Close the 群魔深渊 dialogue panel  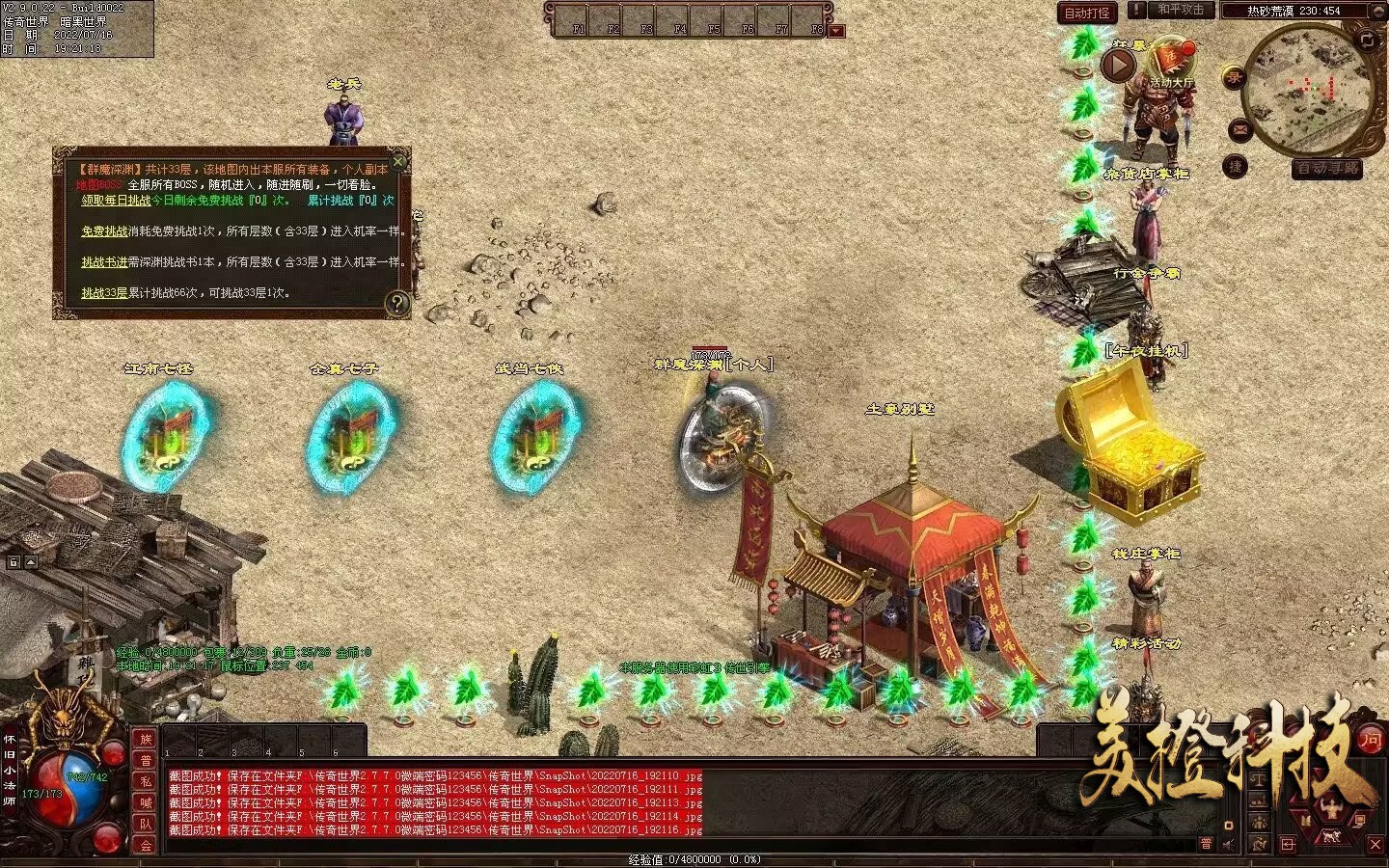click(398, 161)
